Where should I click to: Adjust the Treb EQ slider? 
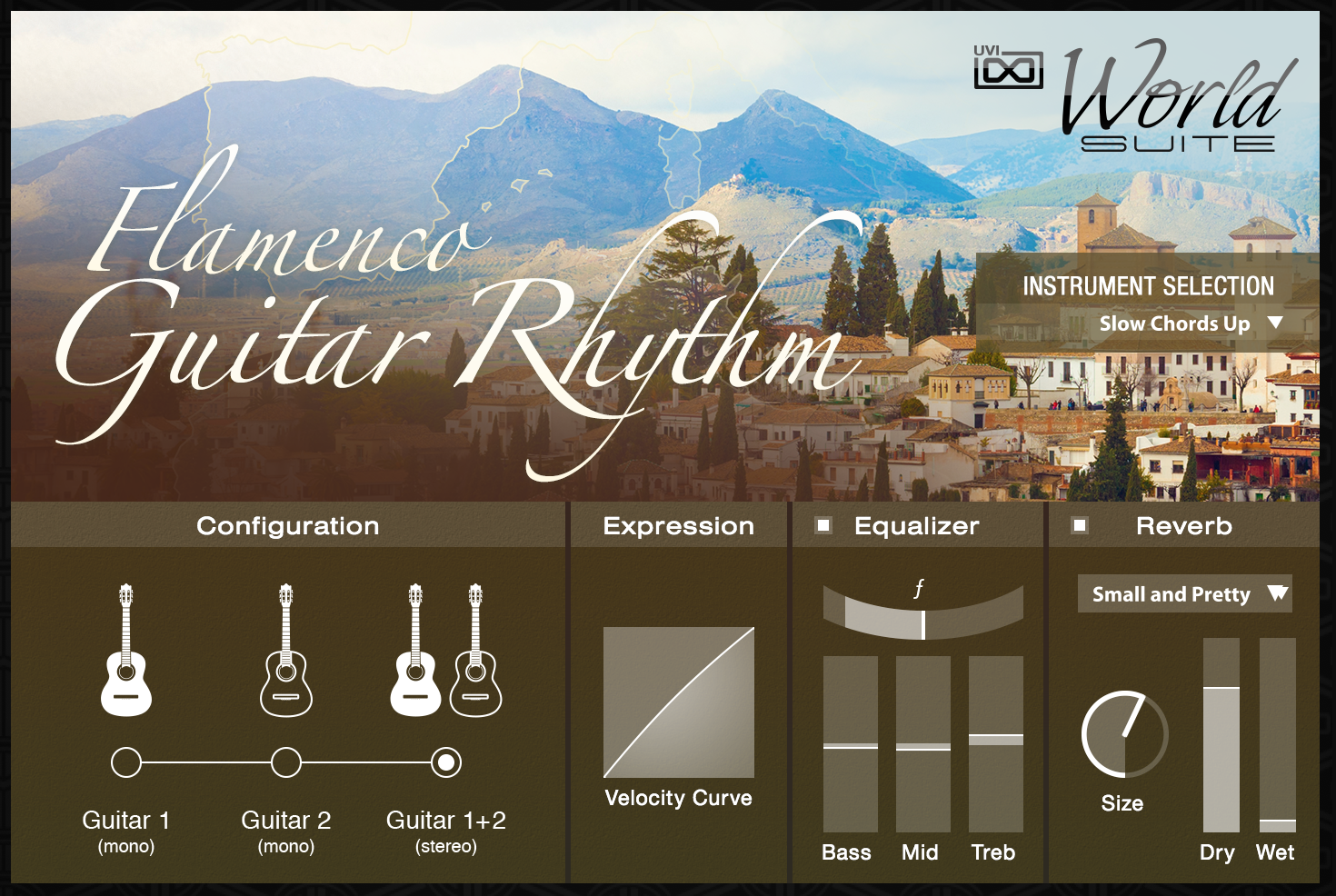(996, 736)
